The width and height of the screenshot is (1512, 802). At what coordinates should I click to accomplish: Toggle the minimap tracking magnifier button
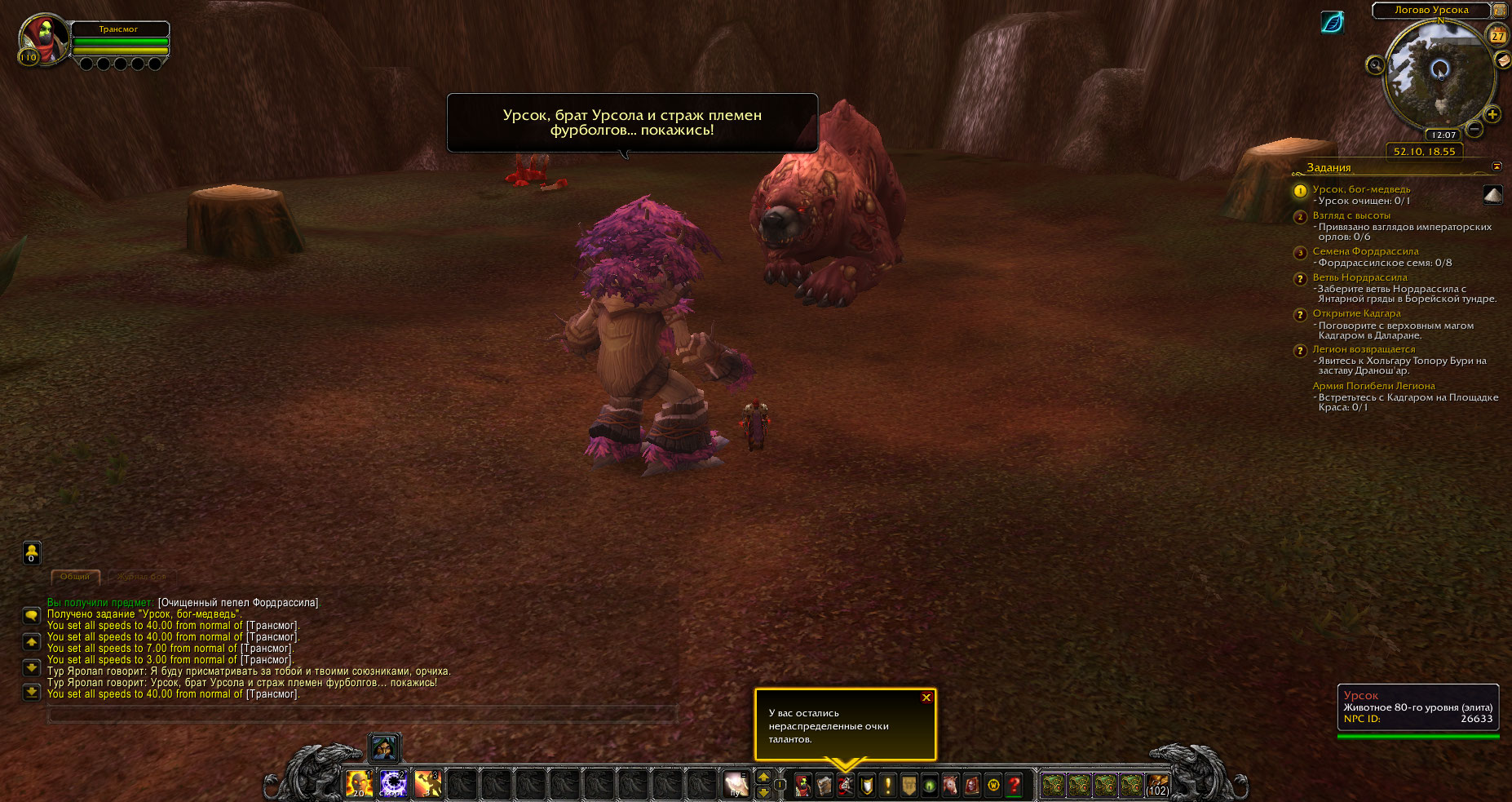pyautogui.click(x=1375, y=65)
